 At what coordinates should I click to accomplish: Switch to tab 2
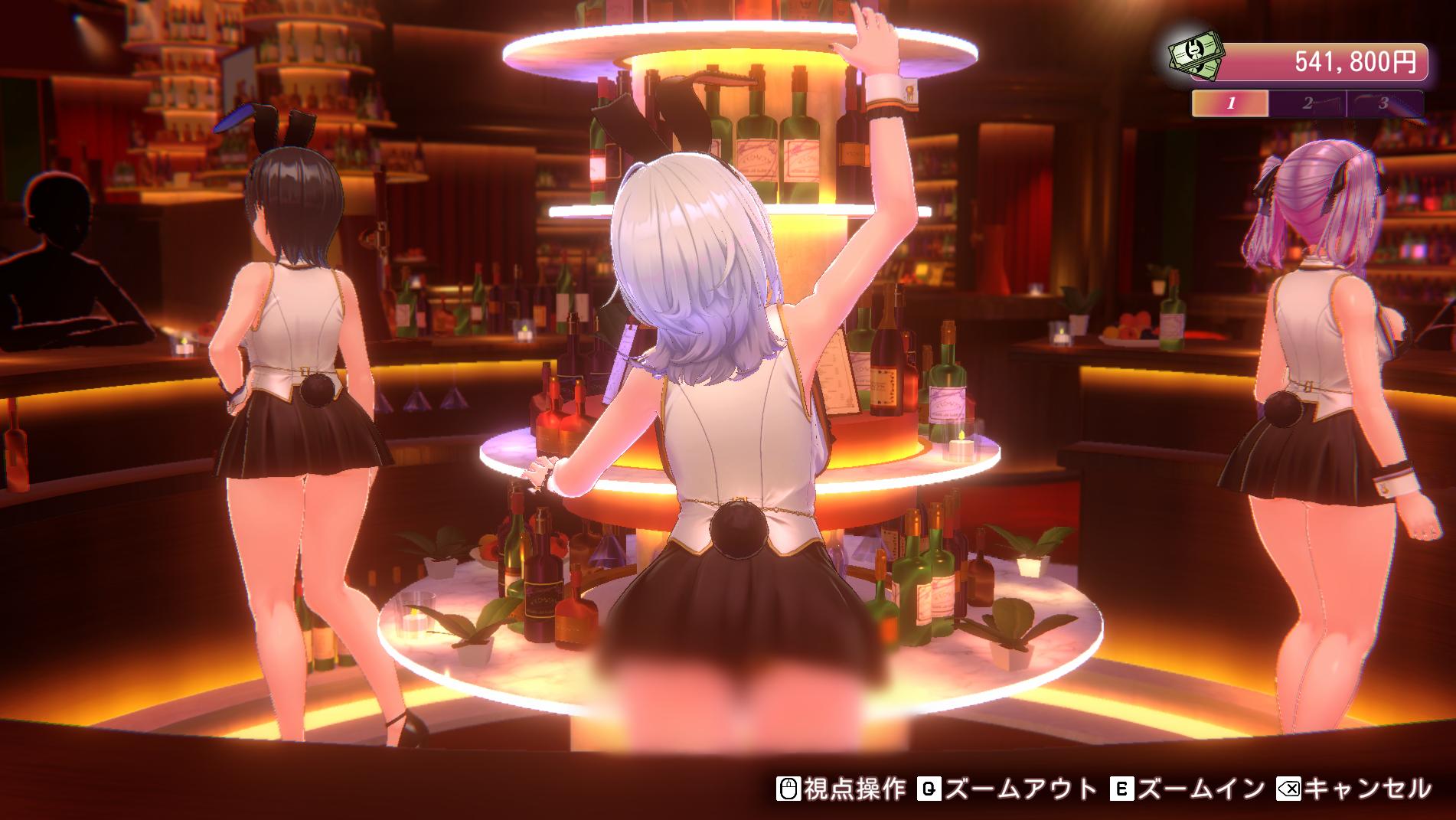[1307, 103]
